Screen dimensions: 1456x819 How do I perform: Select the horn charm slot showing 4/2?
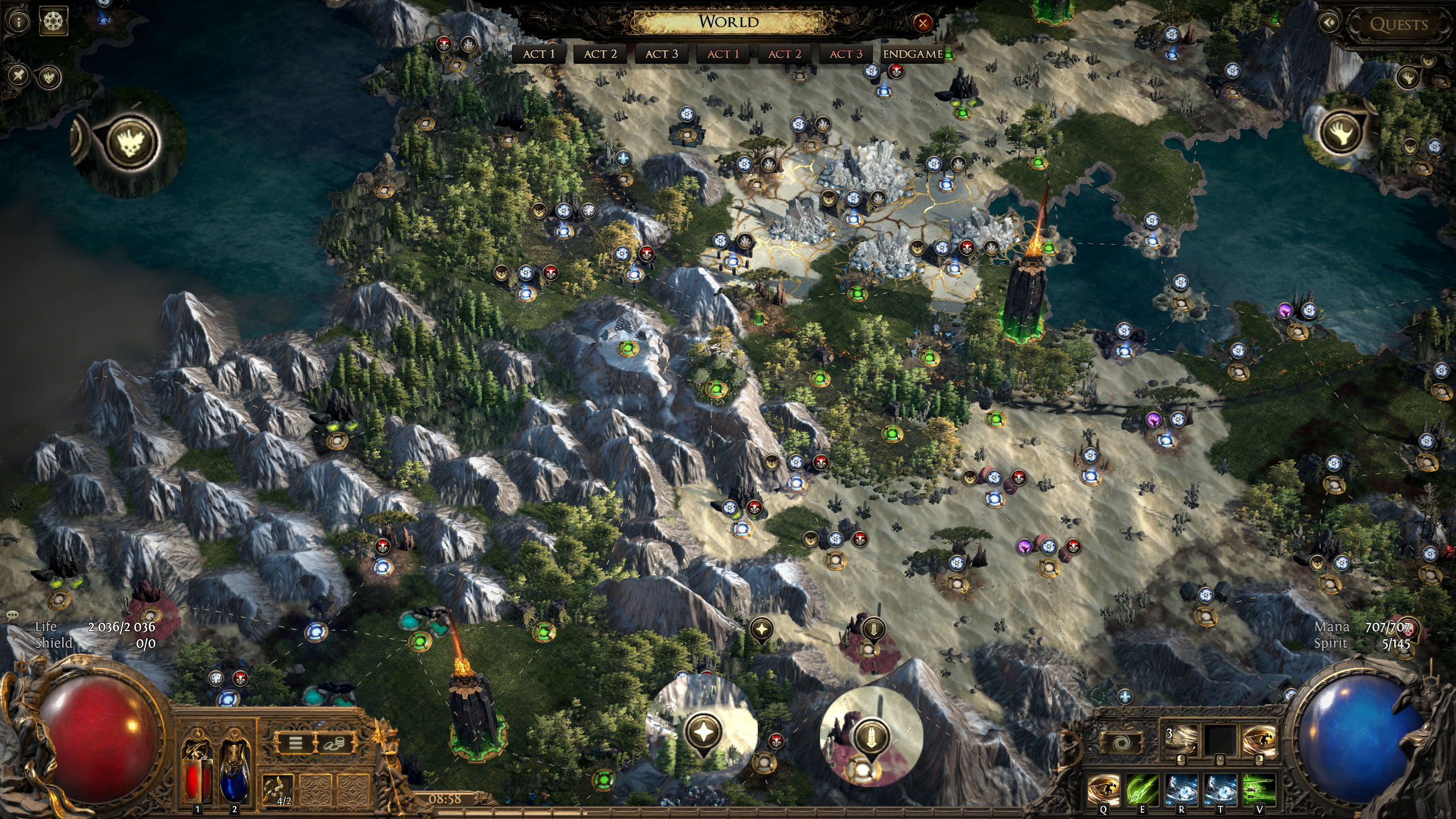pyautogui.click(x=278, y=789)
